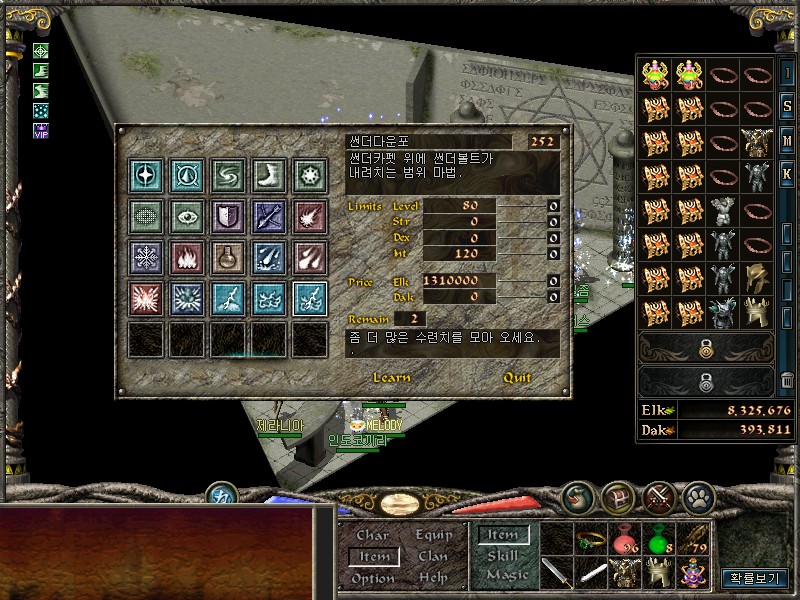Choose the potion flask spell icon
This screenshot has width=800, height=600.
click(x=228, y=256)
